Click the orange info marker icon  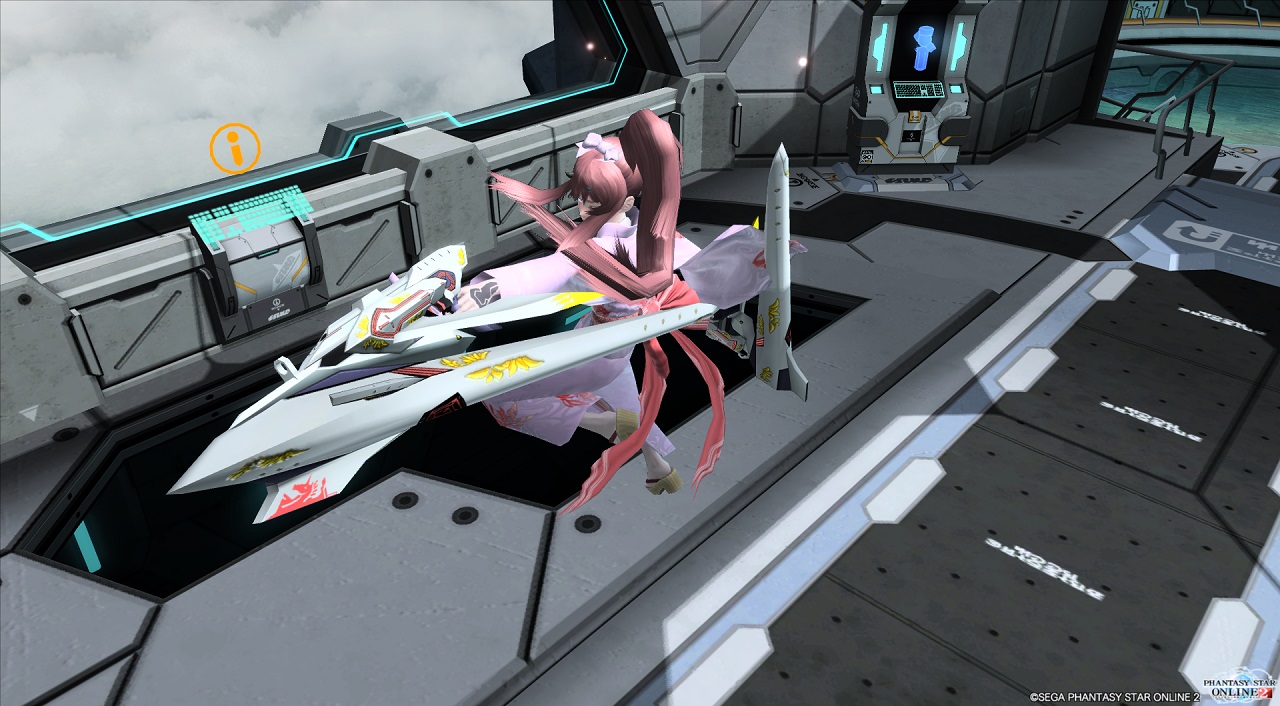click(x=235, y=149)
